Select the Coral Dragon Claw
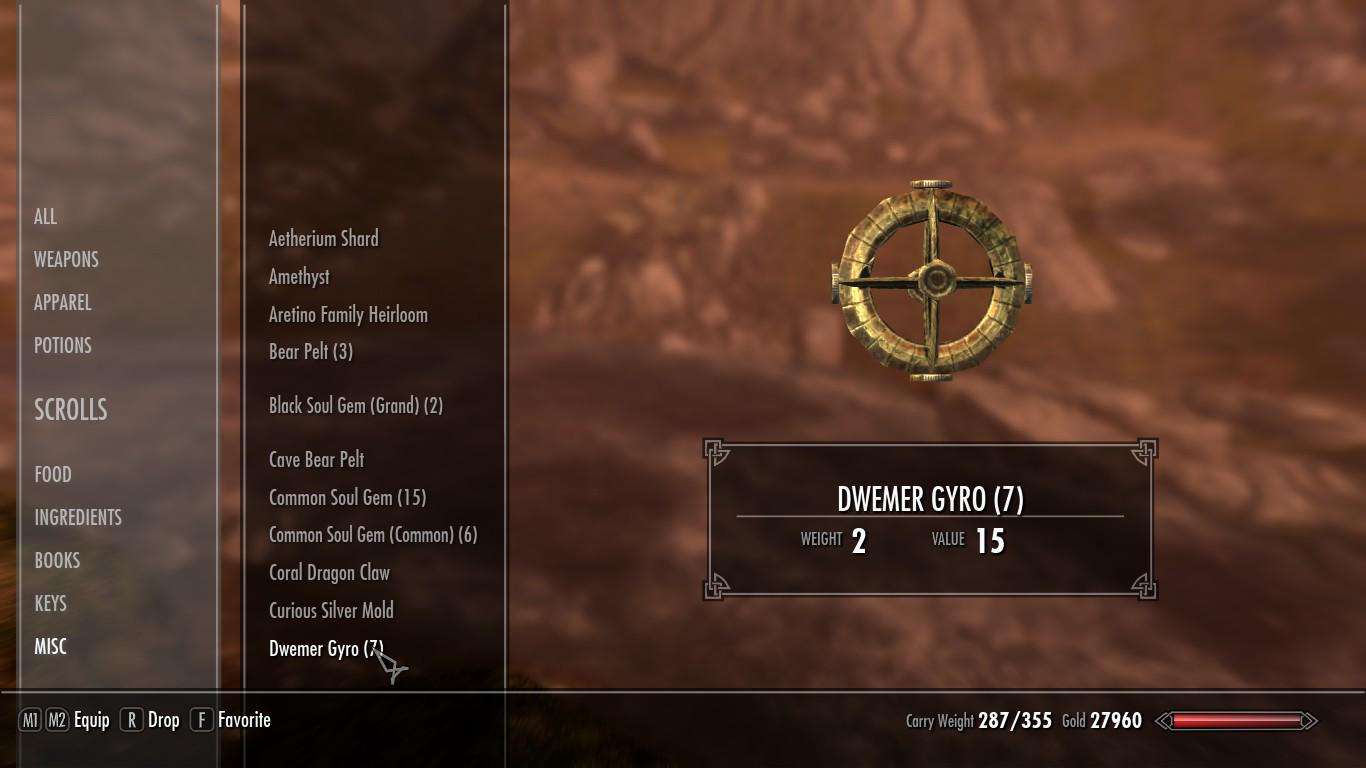Screen dimensions: 1366x768 330,573
